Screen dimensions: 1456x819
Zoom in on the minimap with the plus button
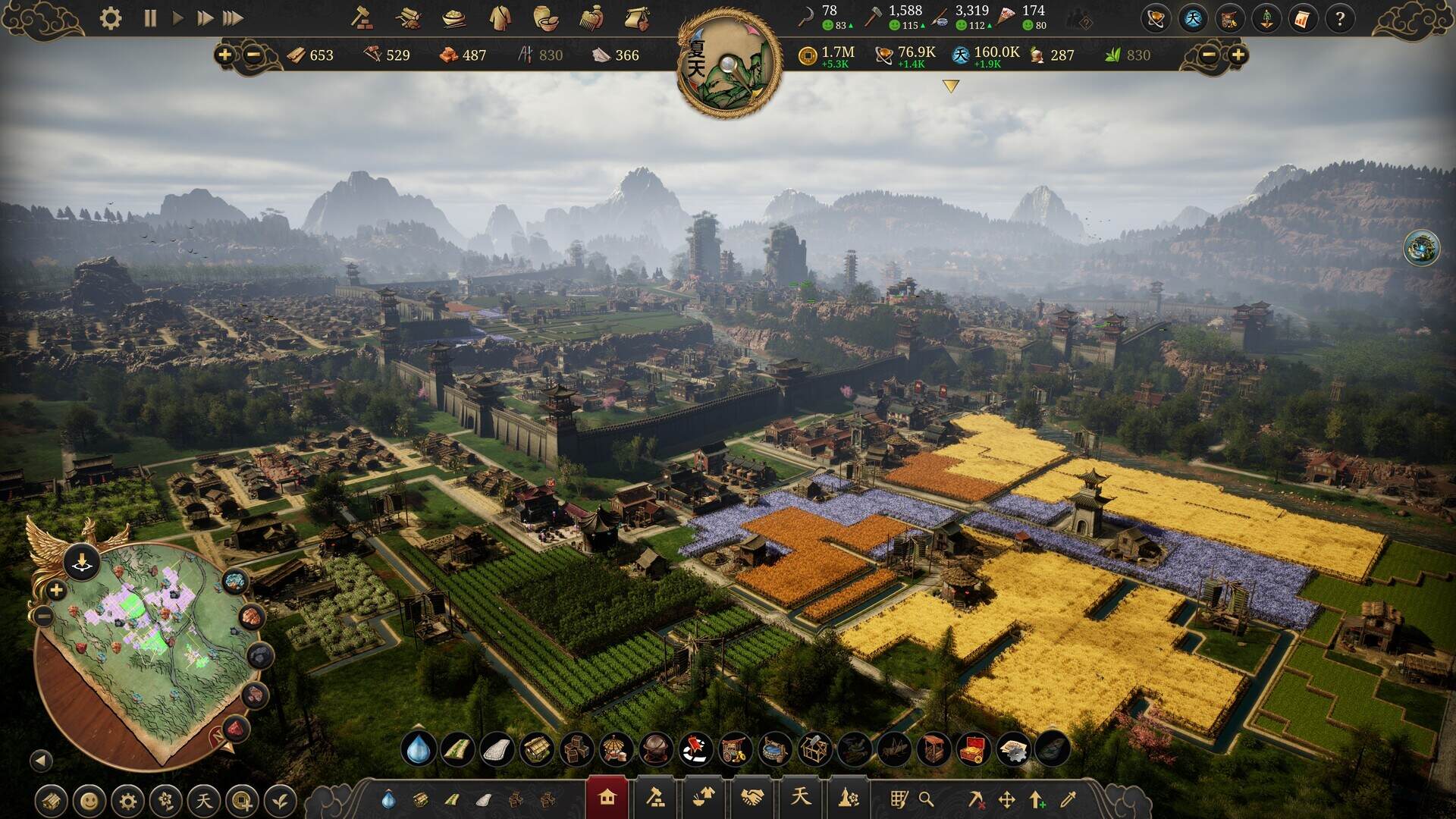pyautogui.click(x=55, y=588)
